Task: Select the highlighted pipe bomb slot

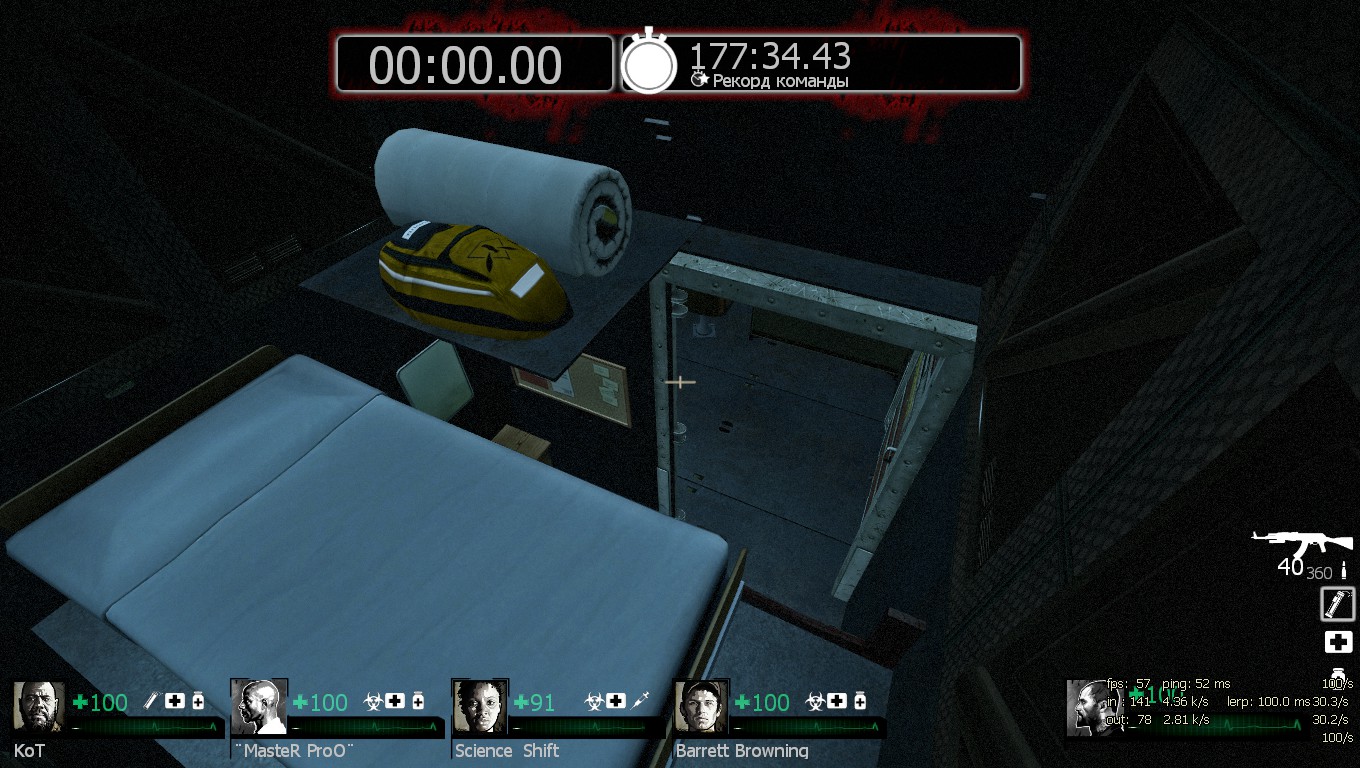Action: 1338,604
